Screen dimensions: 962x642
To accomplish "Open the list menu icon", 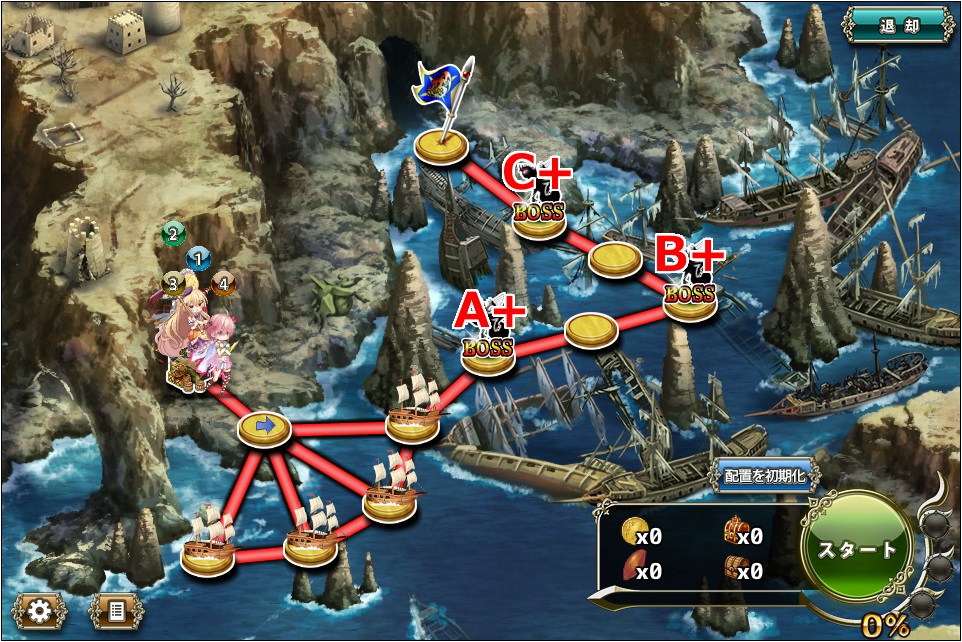I will point(117,610).
